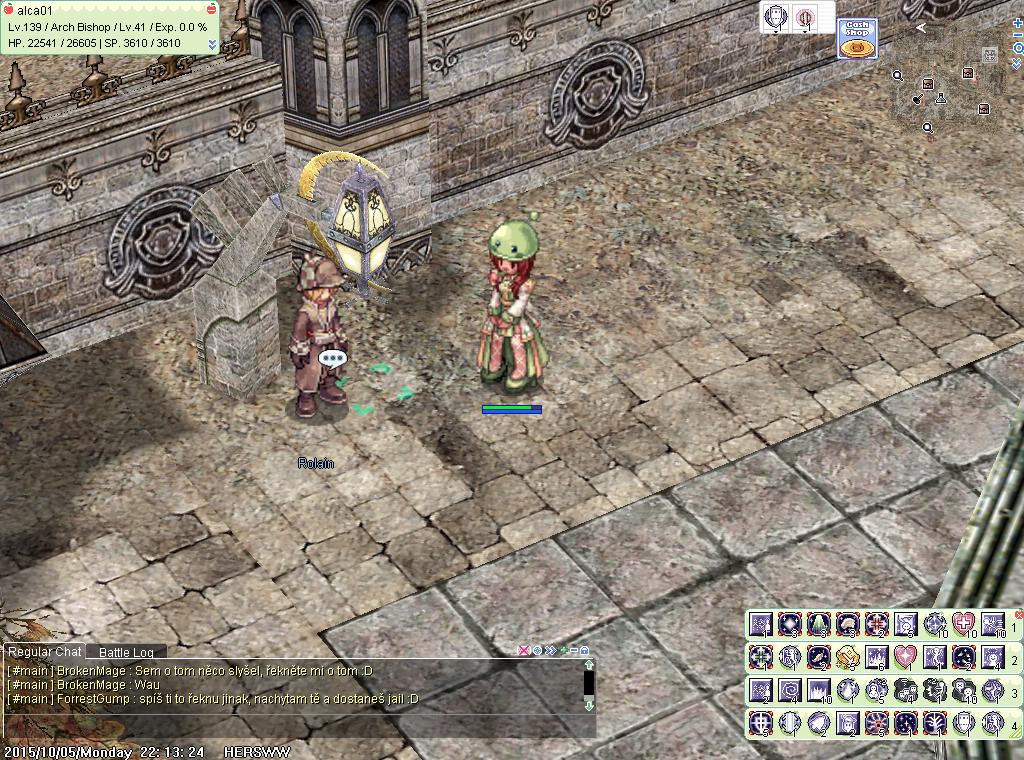This screenshot has height=760, width=1024.
Task: Use the yellow scroll item in hotbar
Action: click(x=847, y=657)
